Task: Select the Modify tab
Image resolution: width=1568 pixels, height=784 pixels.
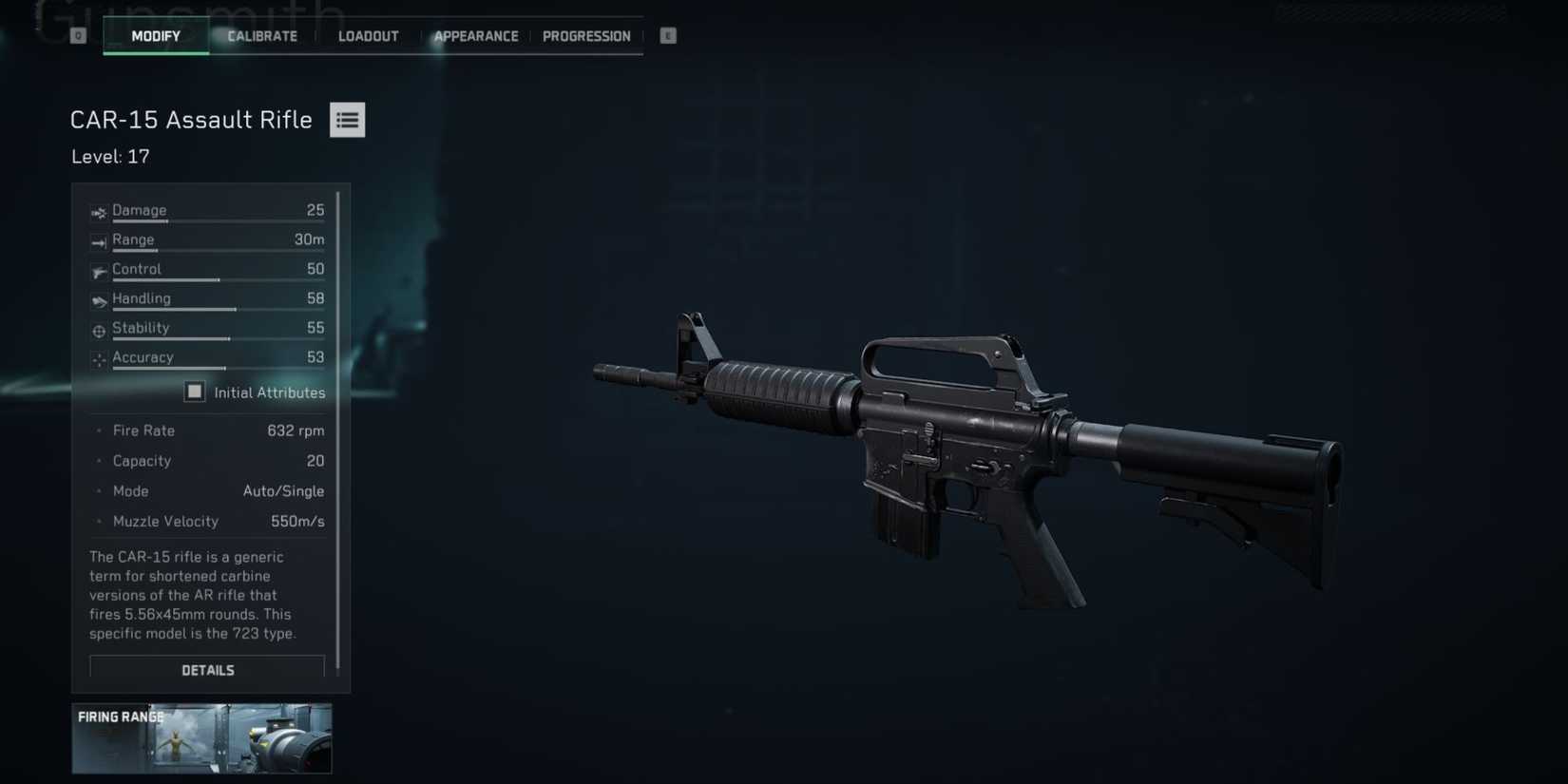Action: point(156,35)
